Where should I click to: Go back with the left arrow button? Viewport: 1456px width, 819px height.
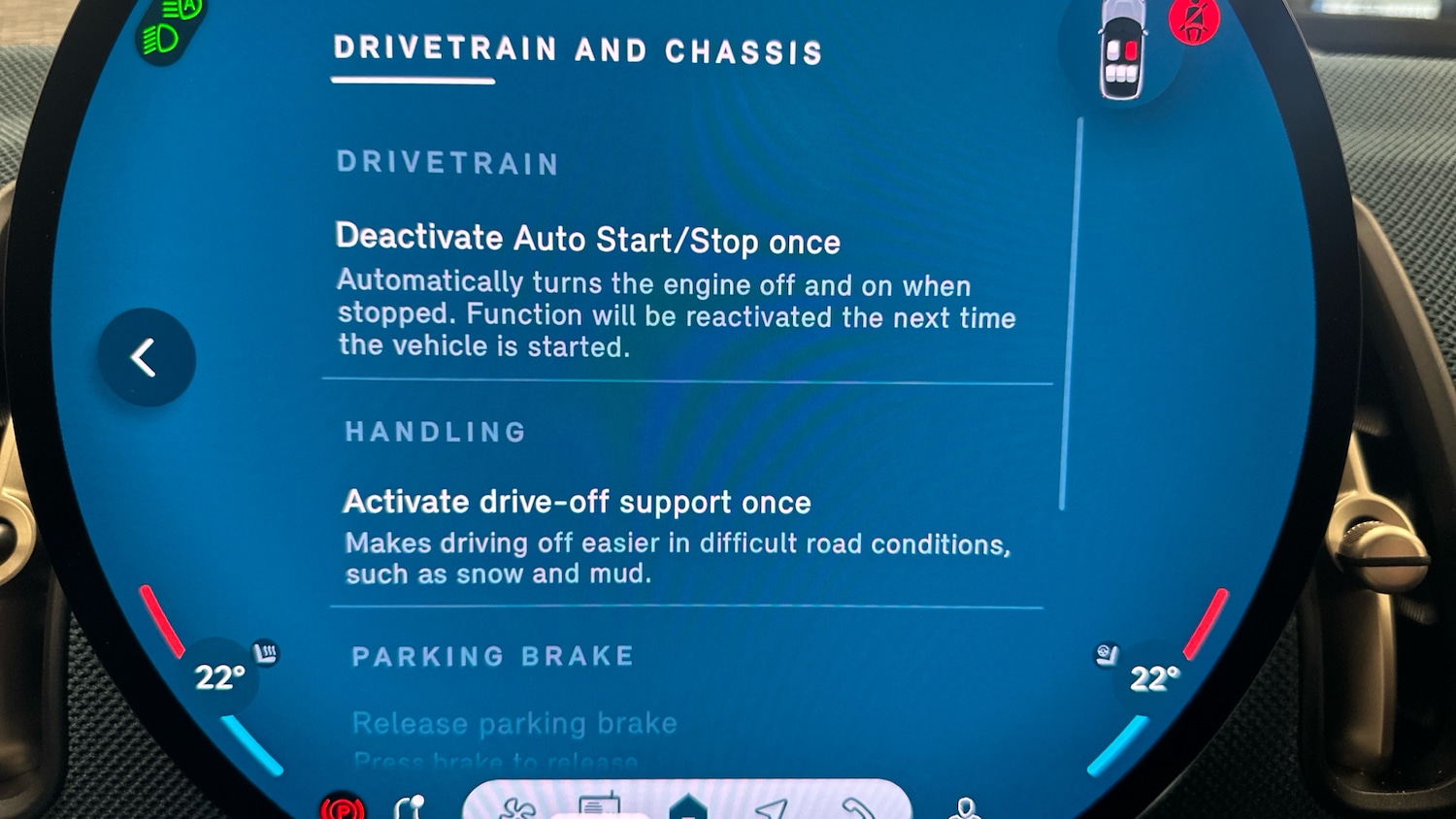(x=146, y=357)
